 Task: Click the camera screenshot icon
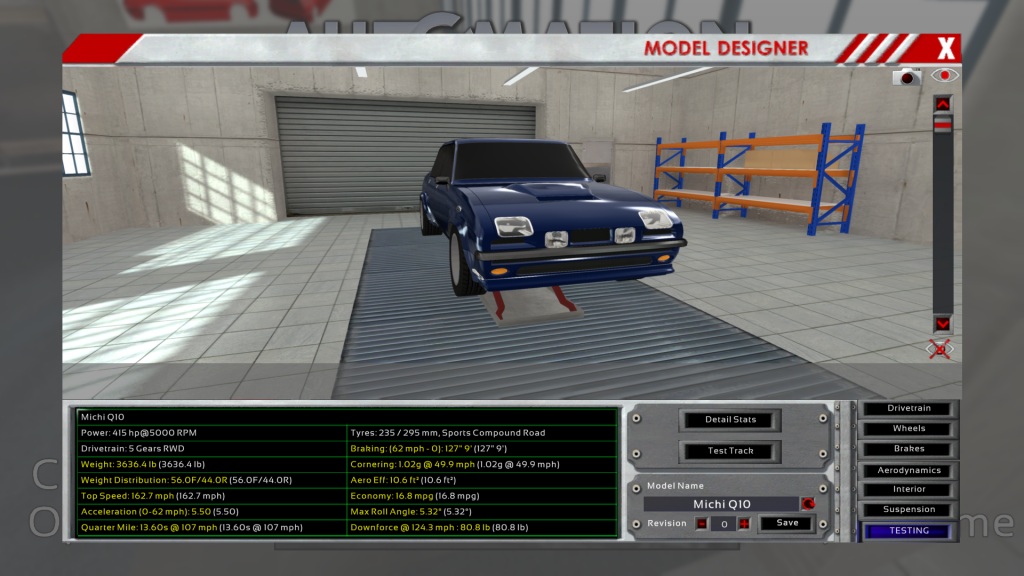(907, 76)
